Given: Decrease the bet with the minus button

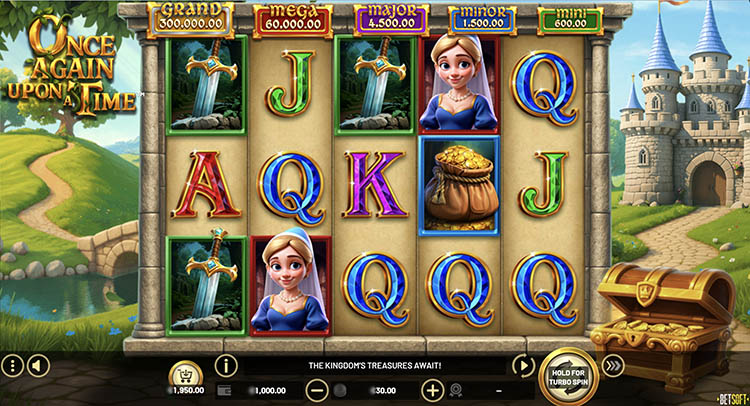Looking at the screenshot, I should point(316,390).
